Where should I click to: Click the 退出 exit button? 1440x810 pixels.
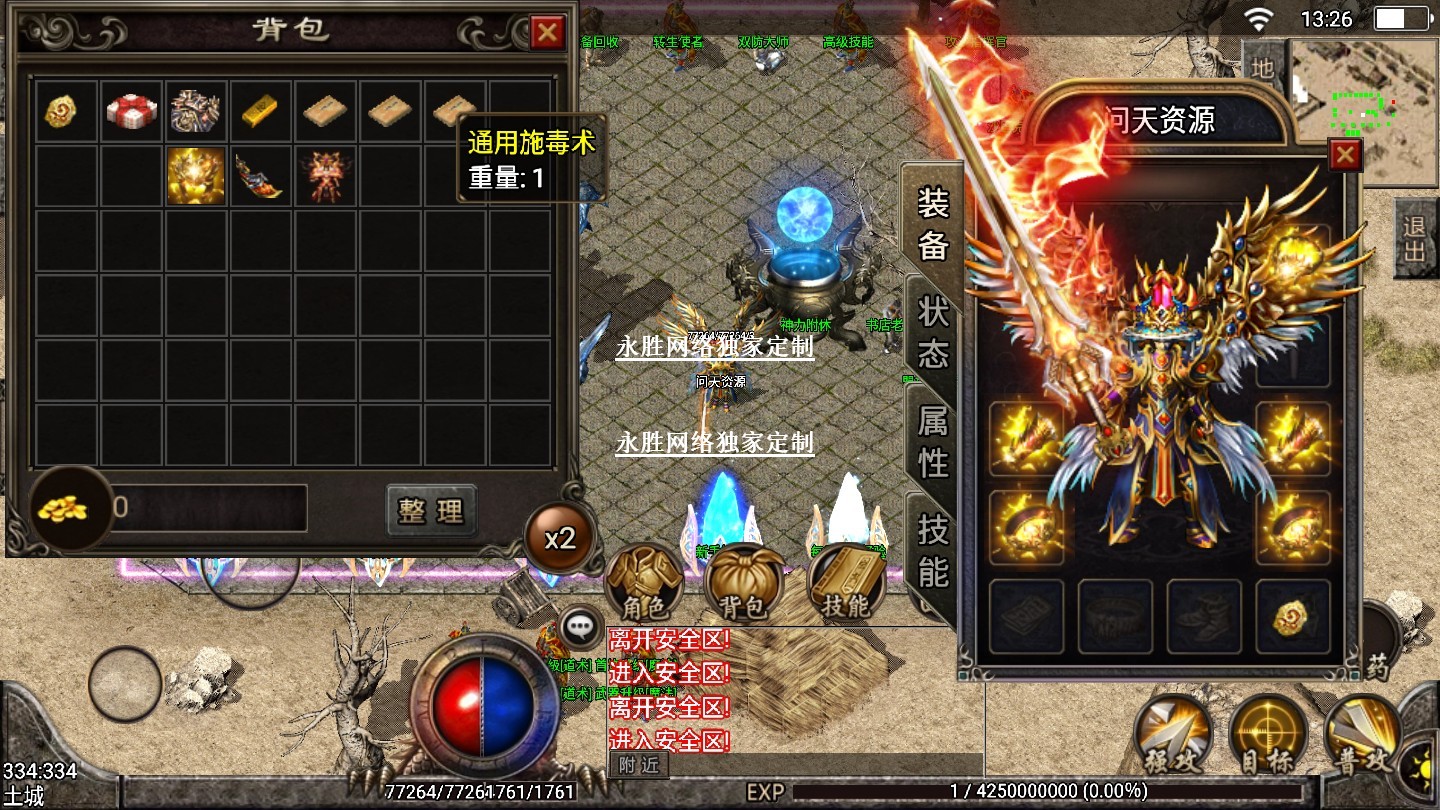[x=1415, y=238]
